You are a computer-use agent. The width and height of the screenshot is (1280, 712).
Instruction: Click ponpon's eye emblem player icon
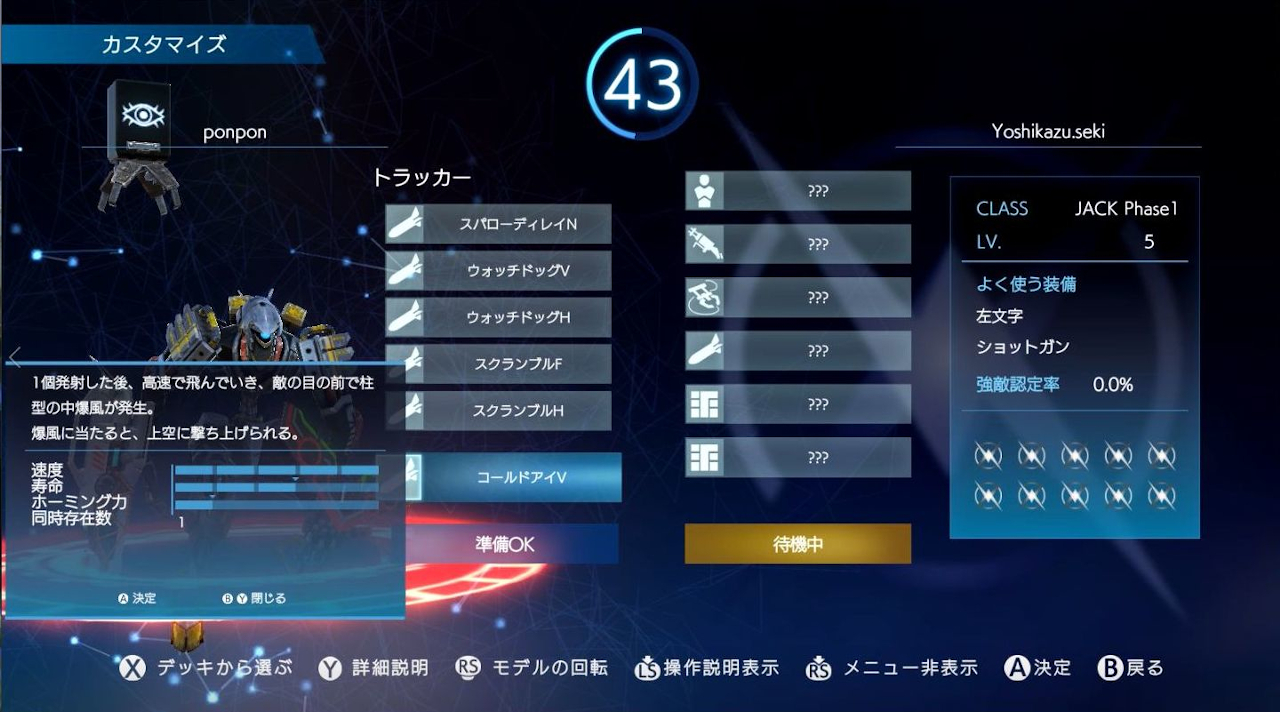(x=139, y=117)
